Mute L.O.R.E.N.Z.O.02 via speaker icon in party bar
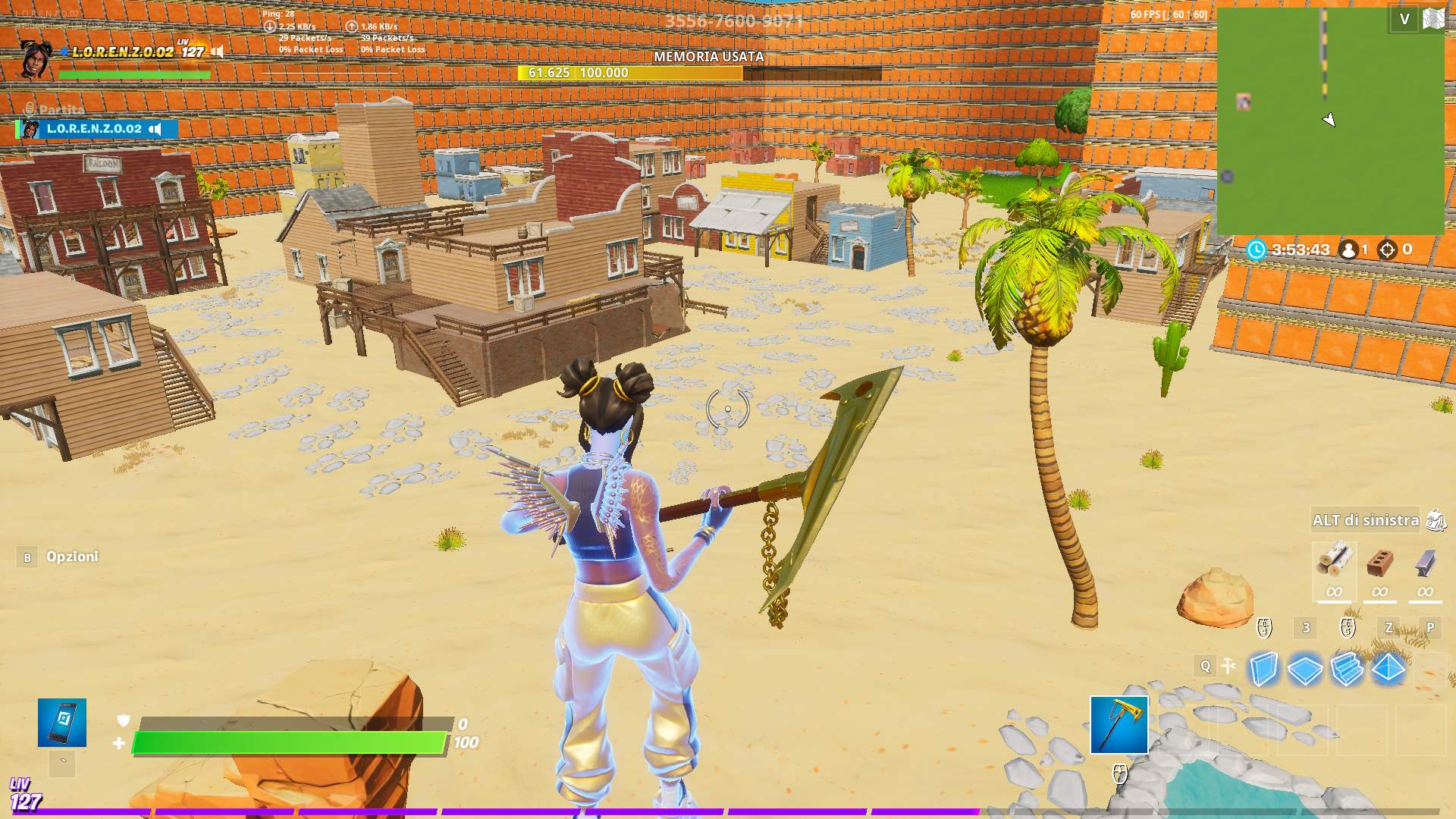1456x819 pixels. [155, 129]
